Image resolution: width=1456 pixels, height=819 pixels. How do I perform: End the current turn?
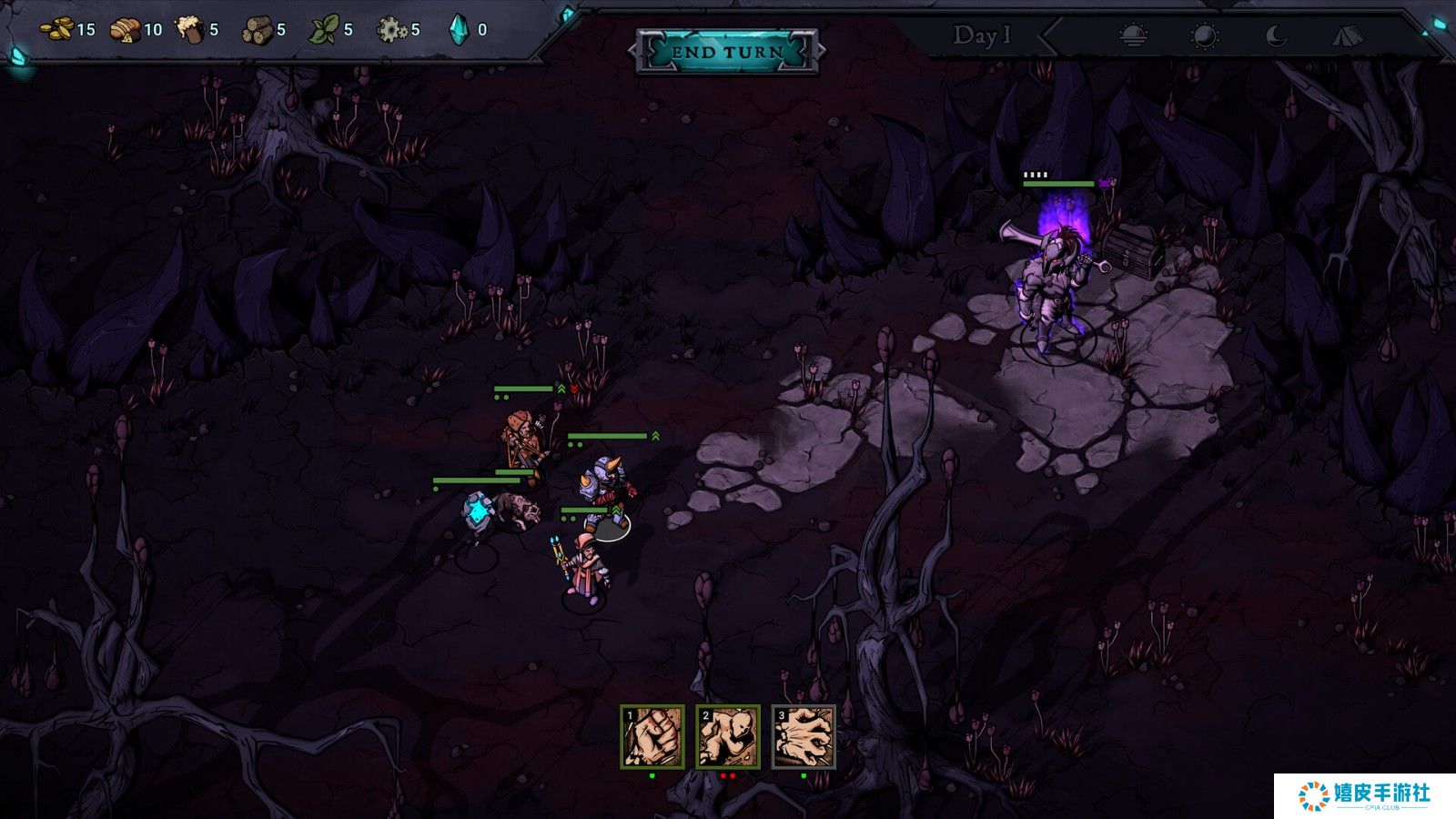(727, 51)
